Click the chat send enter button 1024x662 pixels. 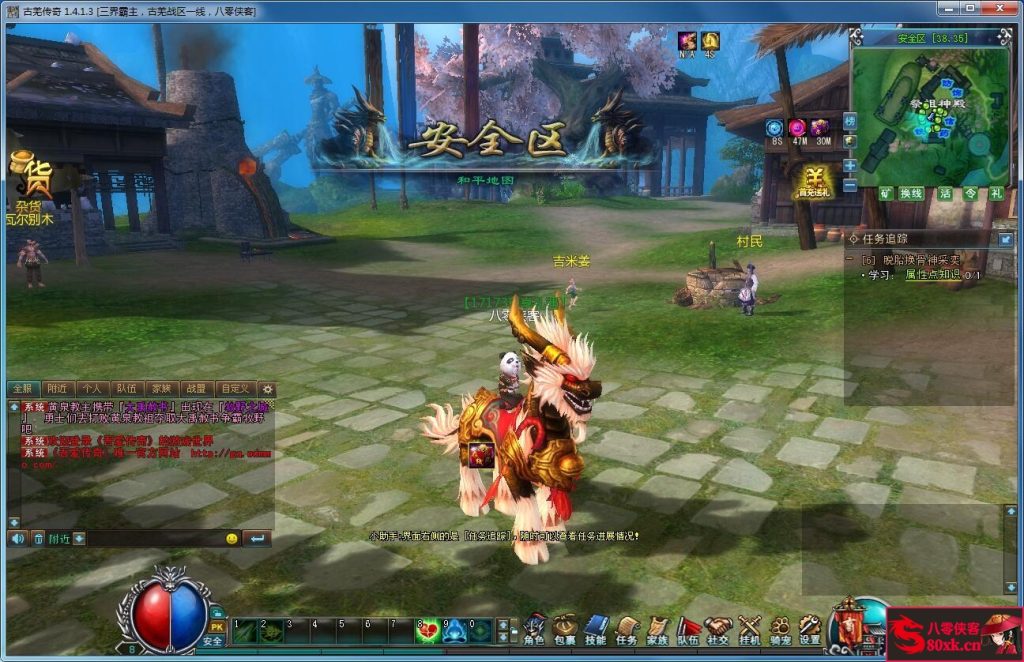coord(257,538)
